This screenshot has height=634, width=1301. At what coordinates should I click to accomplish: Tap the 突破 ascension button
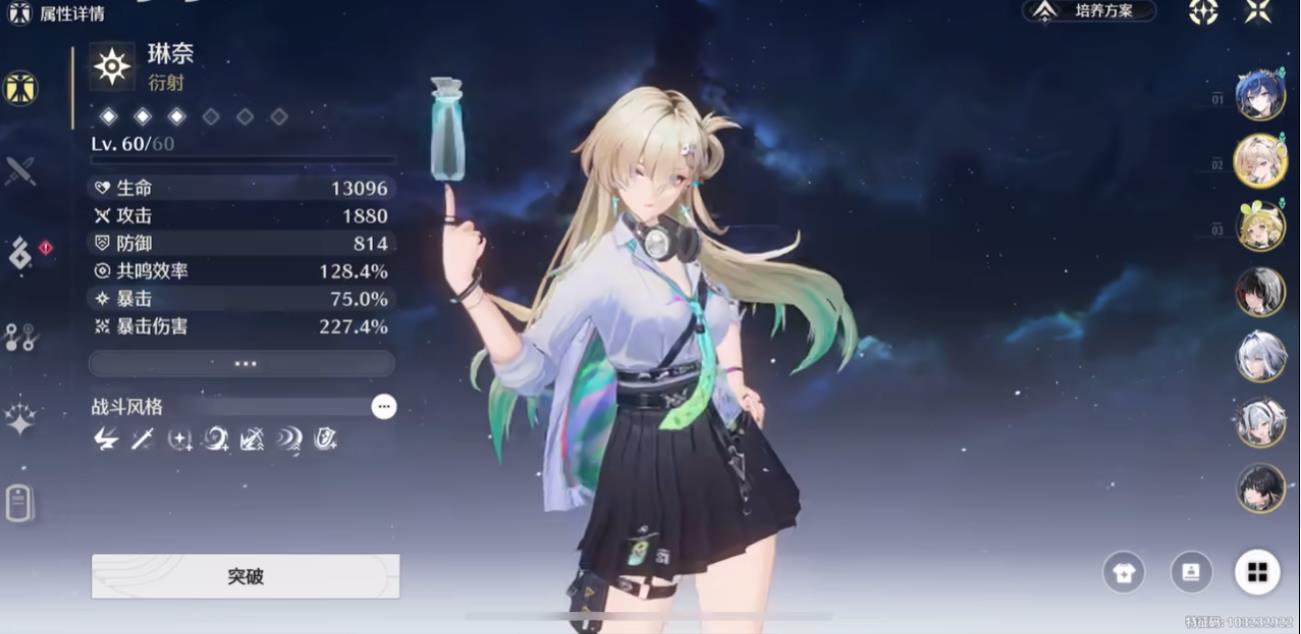point(245,577)
